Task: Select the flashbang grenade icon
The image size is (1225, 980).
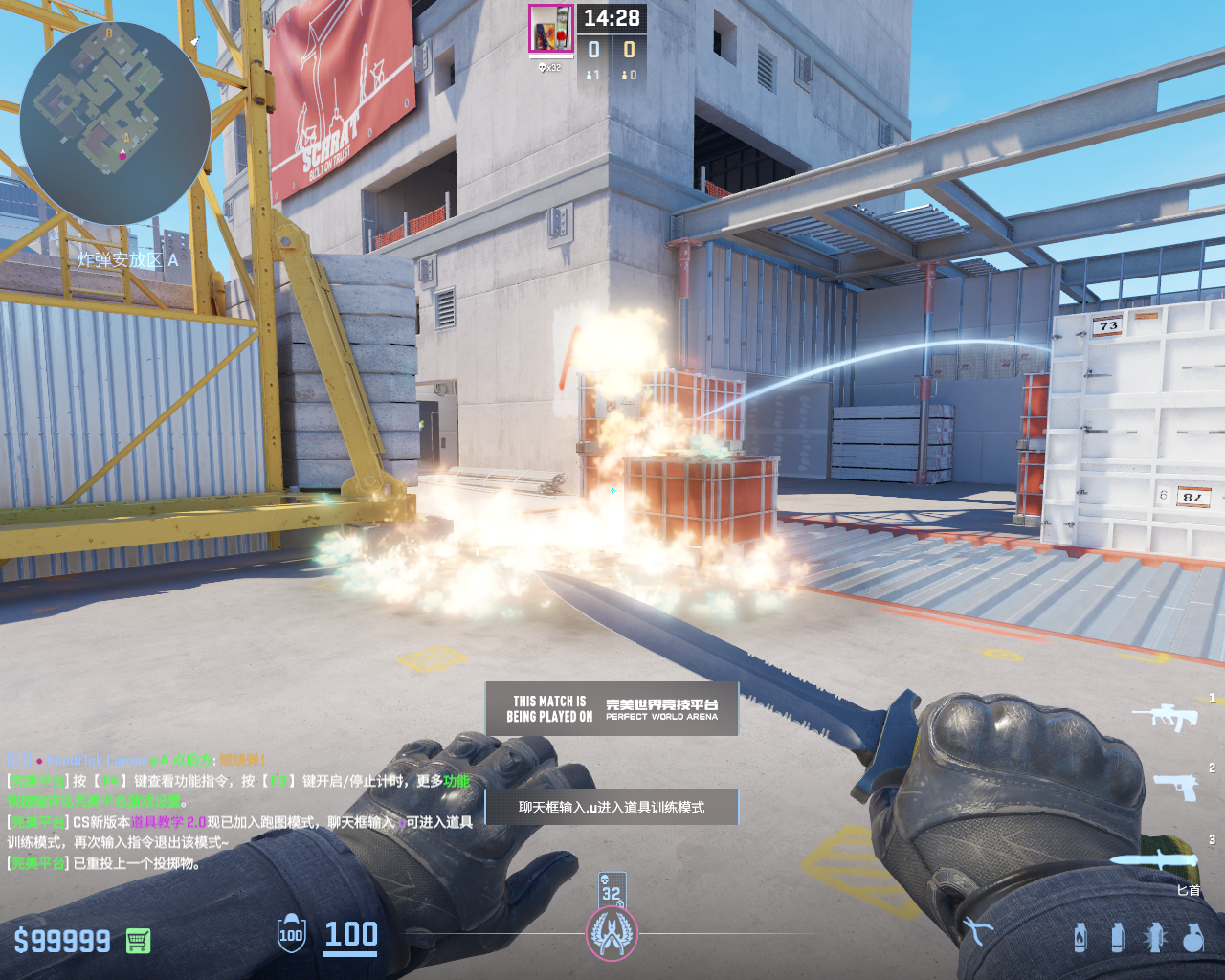Action: coord(1155,937)
